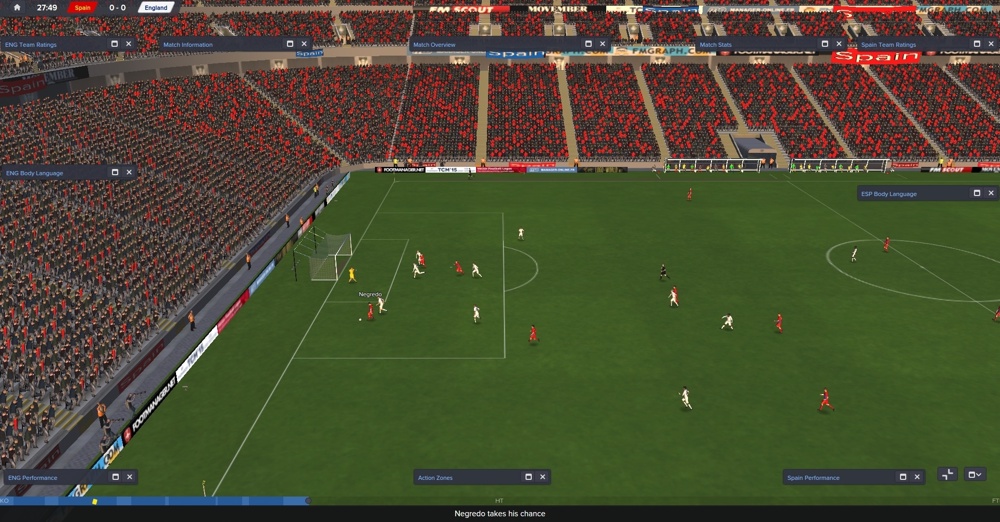Select the Spain team name badge
The height and width of the screenshot is (522, 1000).
pyautogui.click(x=81, y=7)
